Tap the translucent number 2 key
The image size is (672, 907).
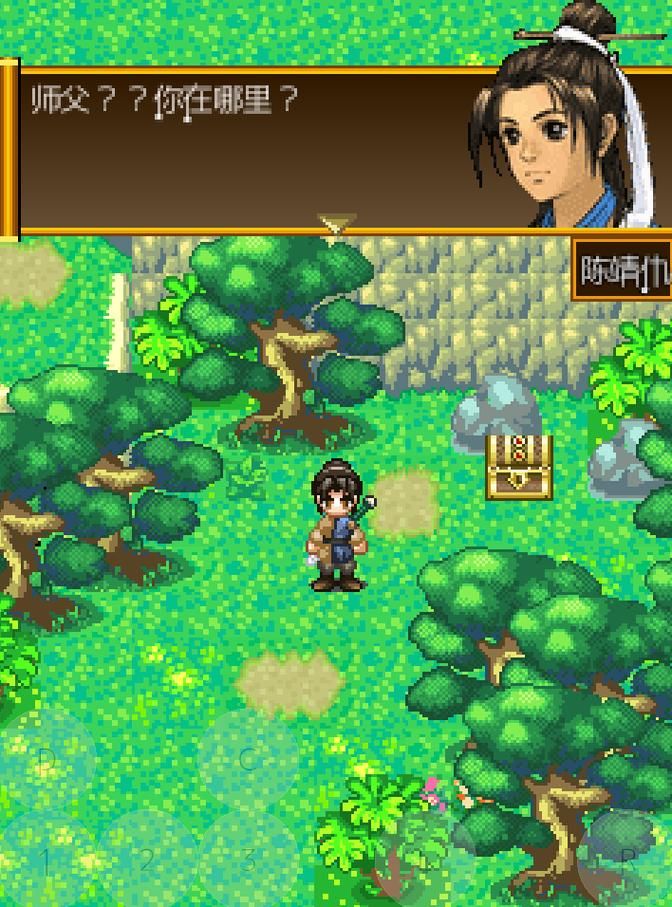point(147,860)
